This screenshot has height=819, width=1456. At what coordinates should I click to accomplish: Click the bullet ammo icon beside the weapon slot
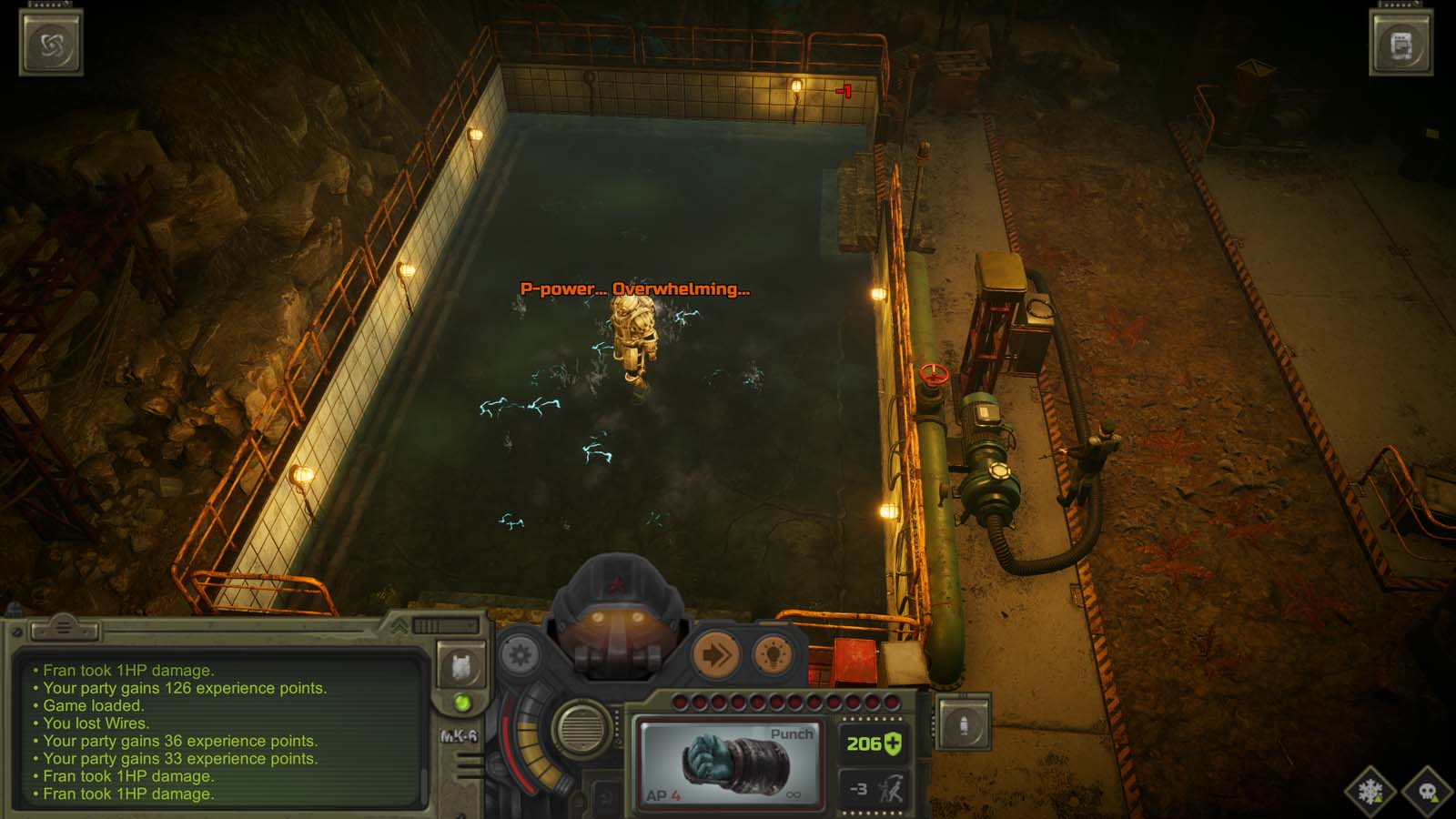pos(962,723)
